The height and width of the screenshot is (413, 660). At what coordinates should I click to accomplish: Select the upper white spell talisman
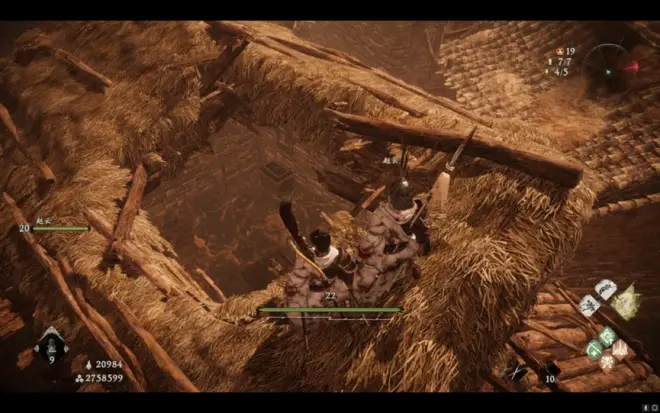click(x=606, y=289)
